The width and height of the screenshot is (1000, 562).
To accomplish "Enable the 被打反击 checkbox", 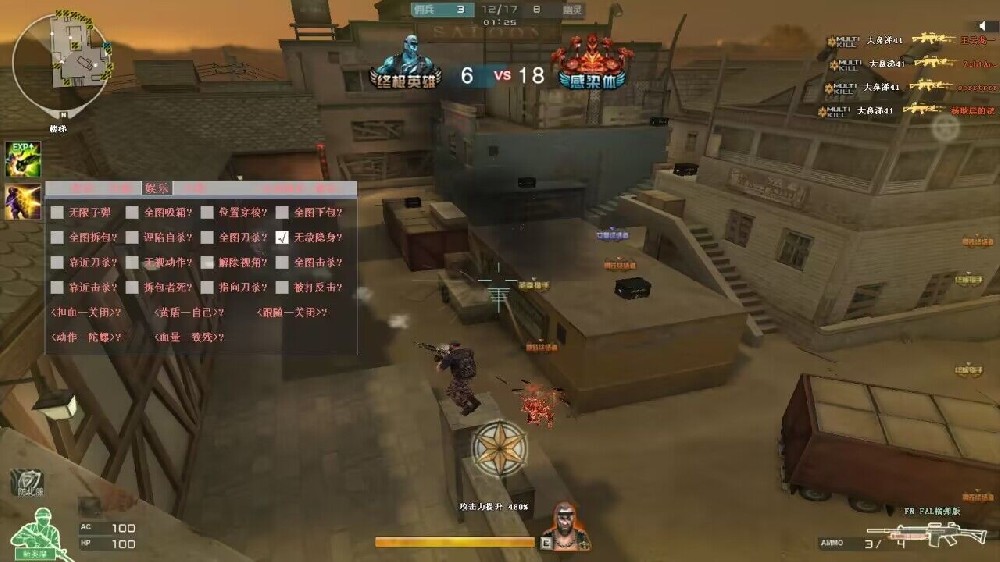I will tap(283, 288).
